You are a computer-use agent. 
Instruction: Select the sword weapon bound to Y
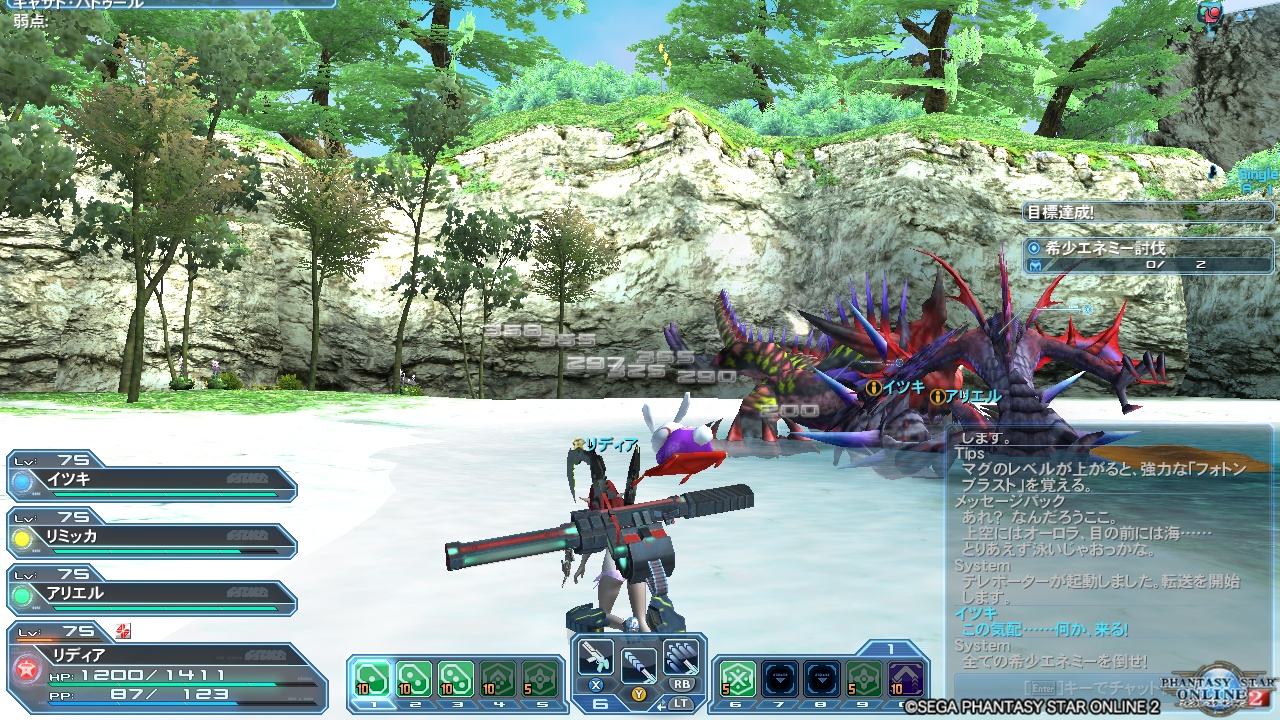click(x=640, y=664)
